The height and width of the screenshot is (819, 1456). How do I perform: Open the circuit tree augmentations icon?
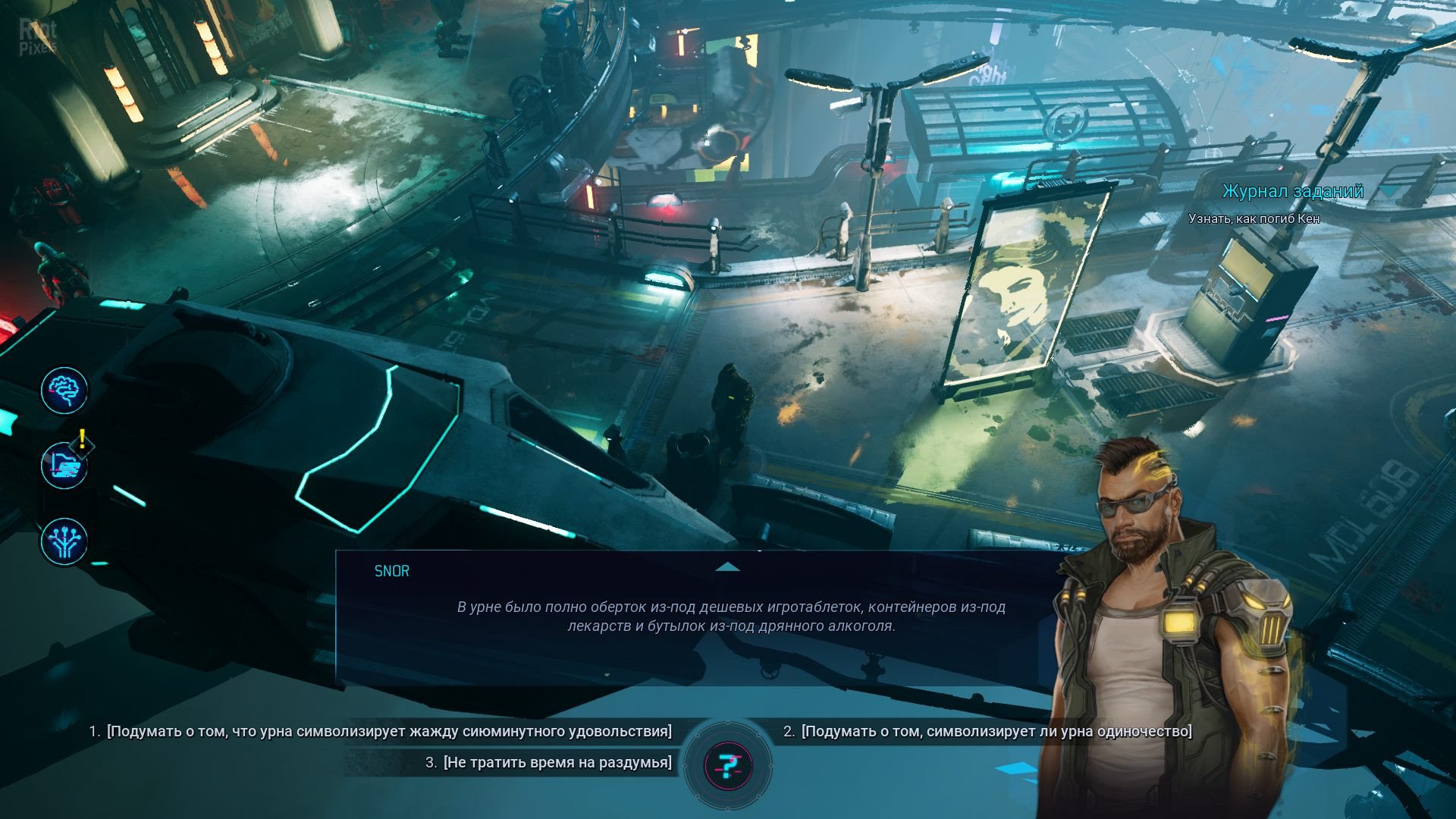tap(64, 541)
